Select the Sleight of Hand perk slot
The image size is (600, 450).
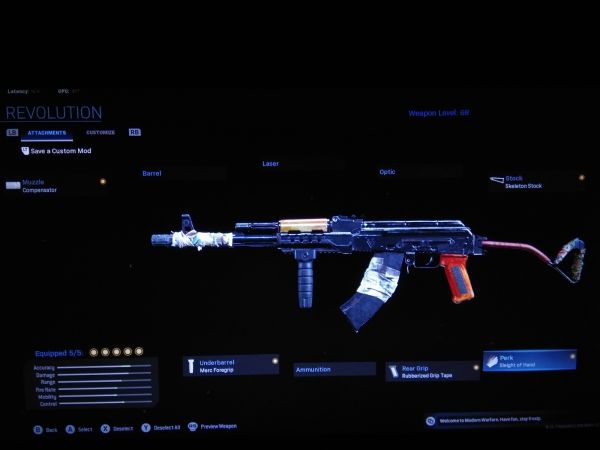529,360
